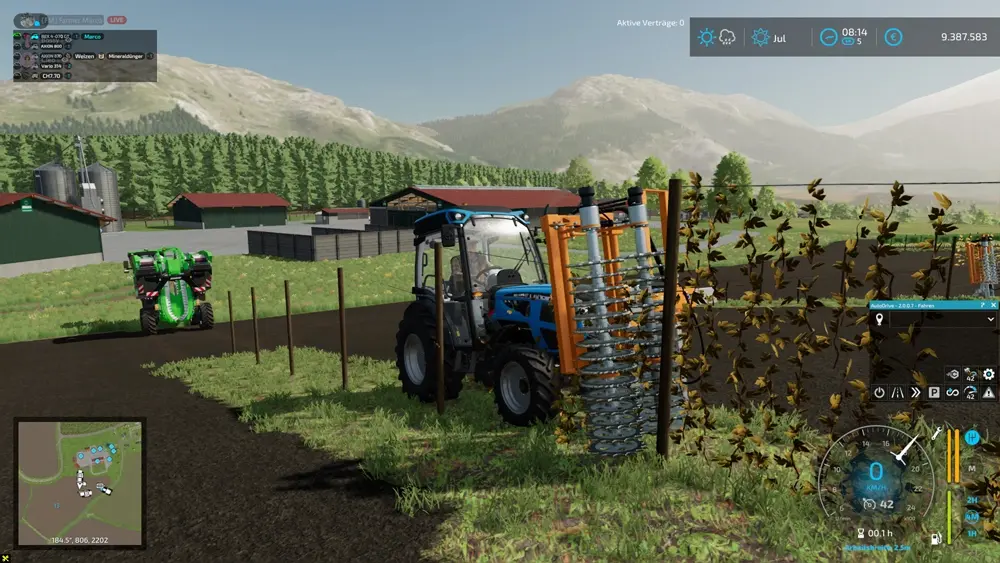Select the AXION 800 vehicle row
The image size is (1000, 563).
pos(50,46)
